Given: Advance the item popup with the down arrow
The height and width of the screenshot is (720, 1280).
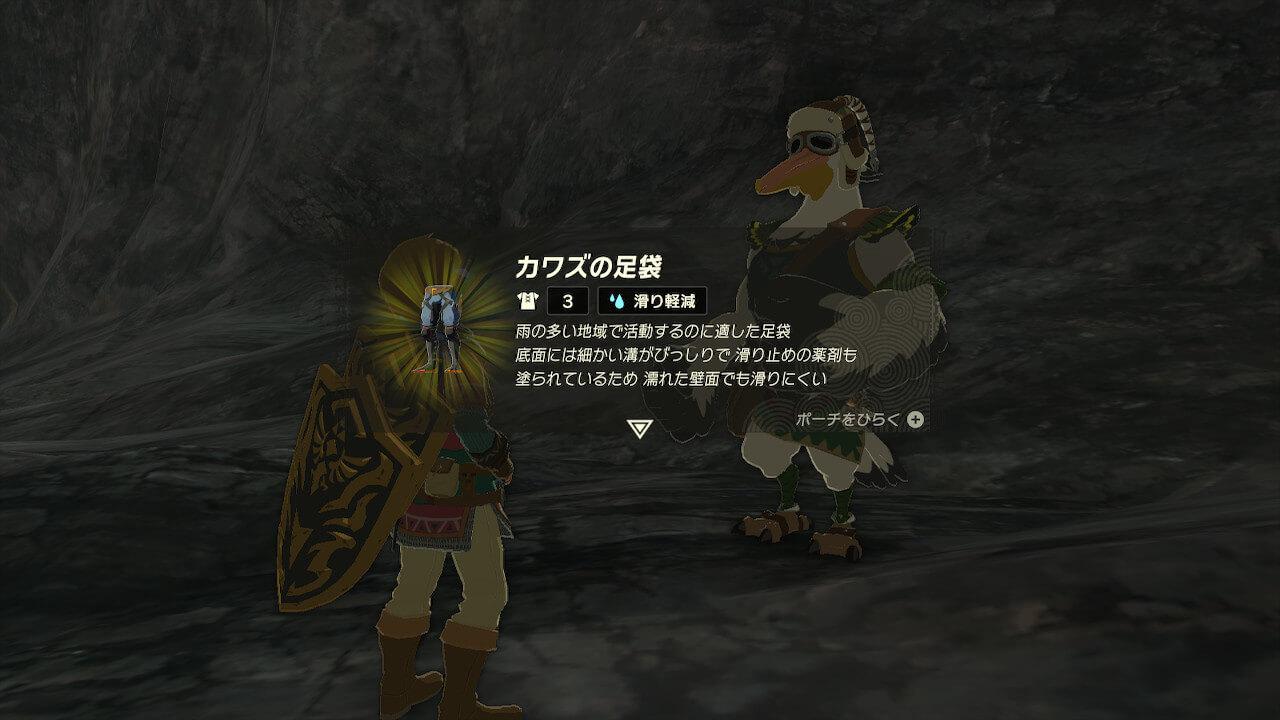Looking at the screenshot, I should 640,429.
